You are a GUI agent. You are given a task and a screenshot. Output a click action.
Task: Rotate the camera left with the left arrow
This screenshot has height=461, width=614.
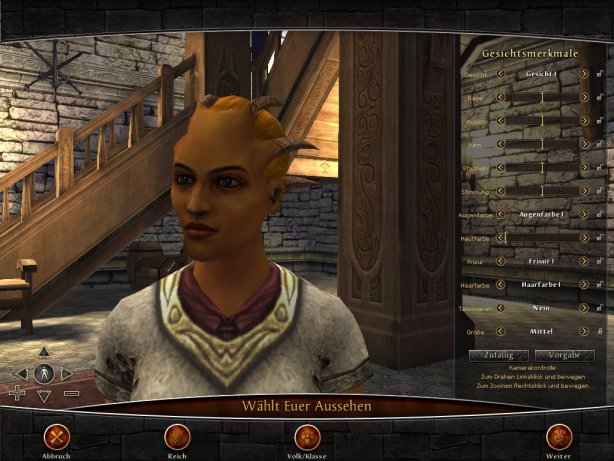(x=21, y=373)
